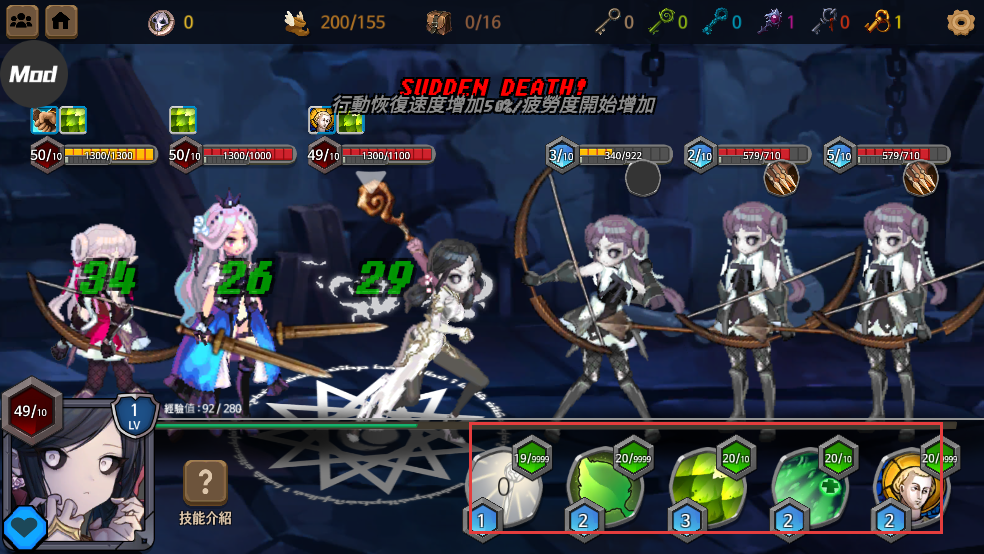The height and width of the screenshot is (554, 984).
Task: Click the food supply icon
Action: [296, 22]
